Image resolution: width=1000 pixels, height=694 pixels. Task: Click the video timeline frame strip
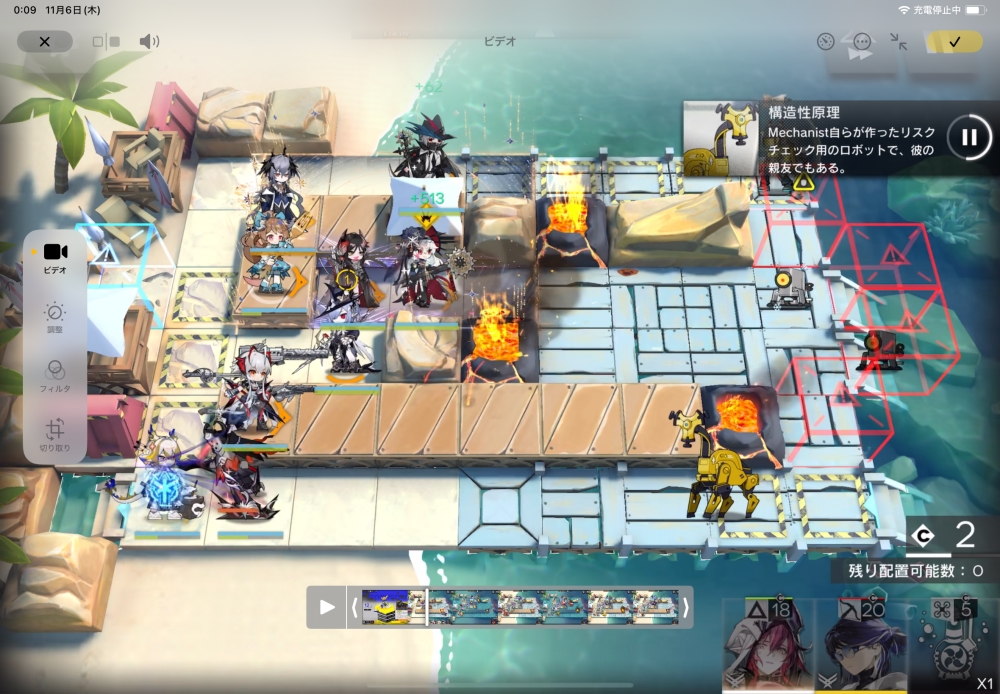pos(520,607)
